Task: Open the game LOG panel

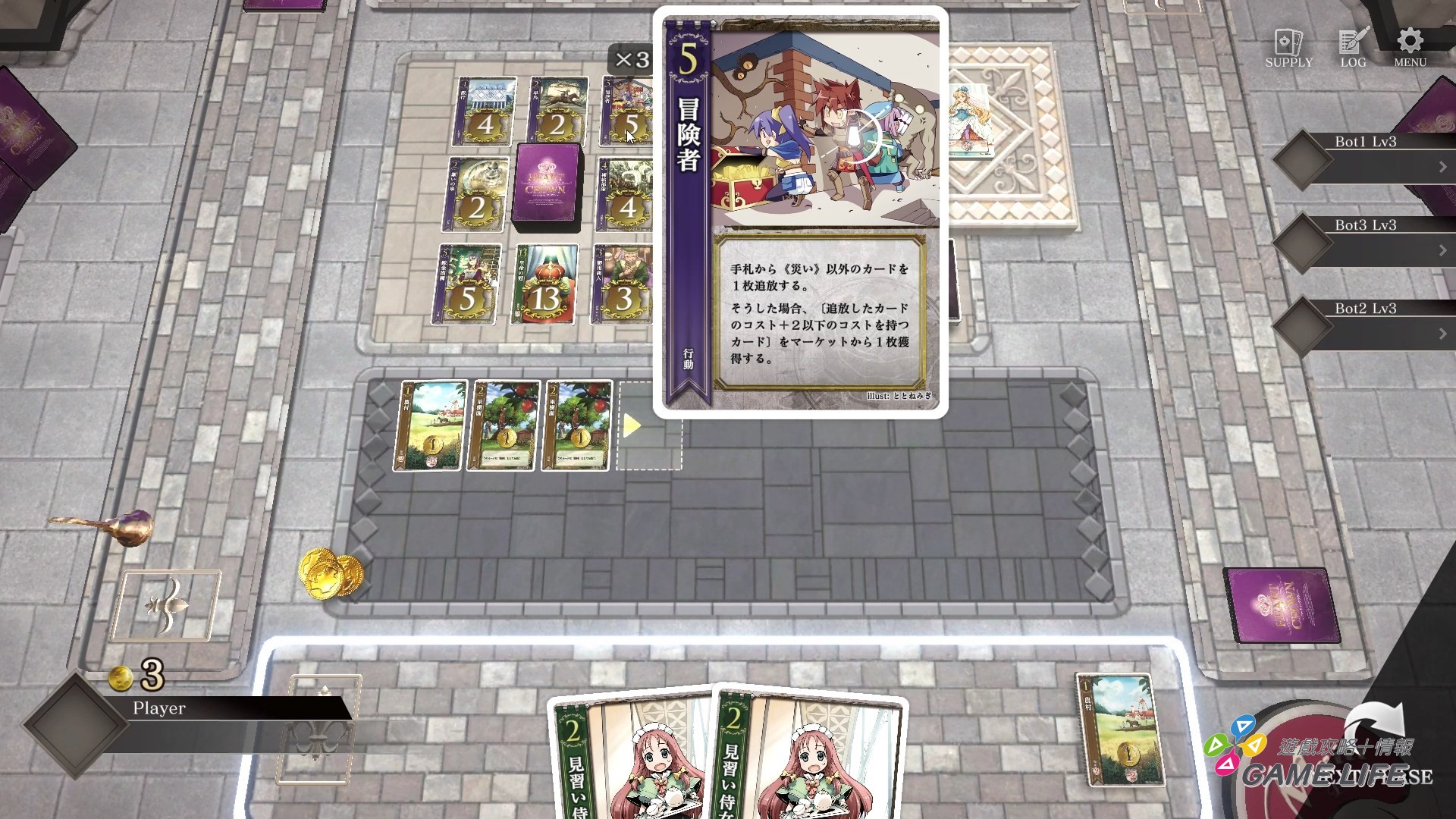Action: (x=1352, y=44)
